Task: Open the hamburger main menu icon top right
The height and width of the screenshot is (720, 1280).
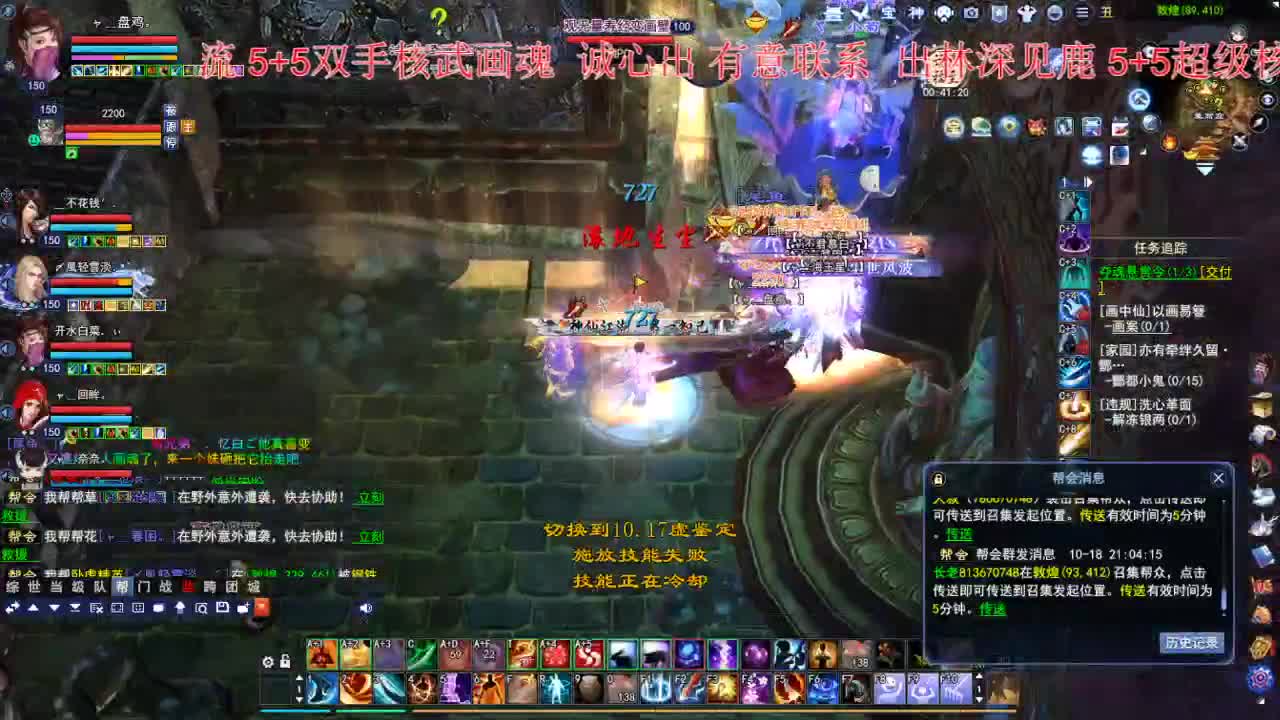Action: [1082, 13]
